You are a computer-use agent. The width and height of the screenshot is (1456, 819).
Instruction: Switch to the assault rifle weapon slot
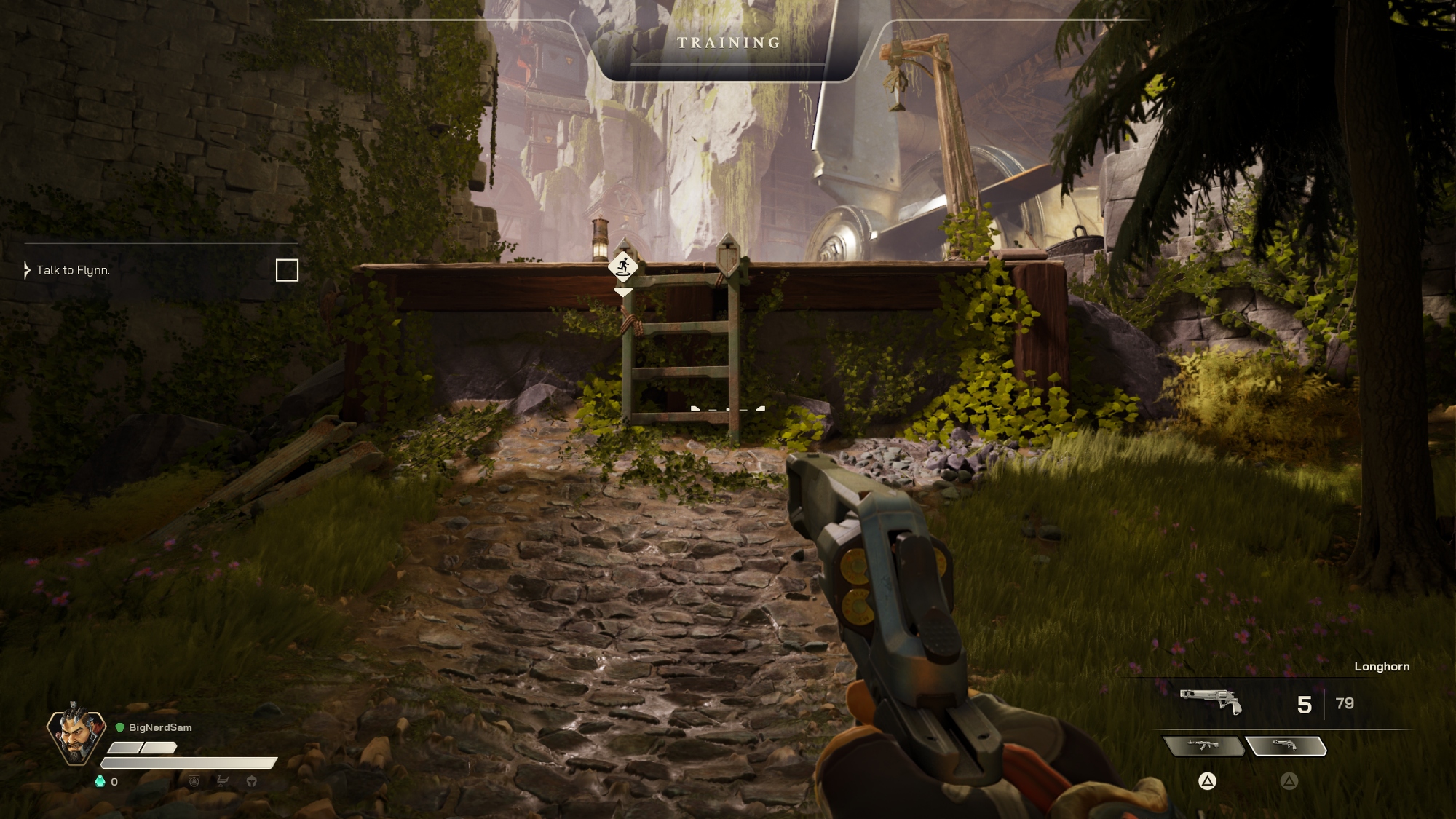click(x=1203, y=745)
